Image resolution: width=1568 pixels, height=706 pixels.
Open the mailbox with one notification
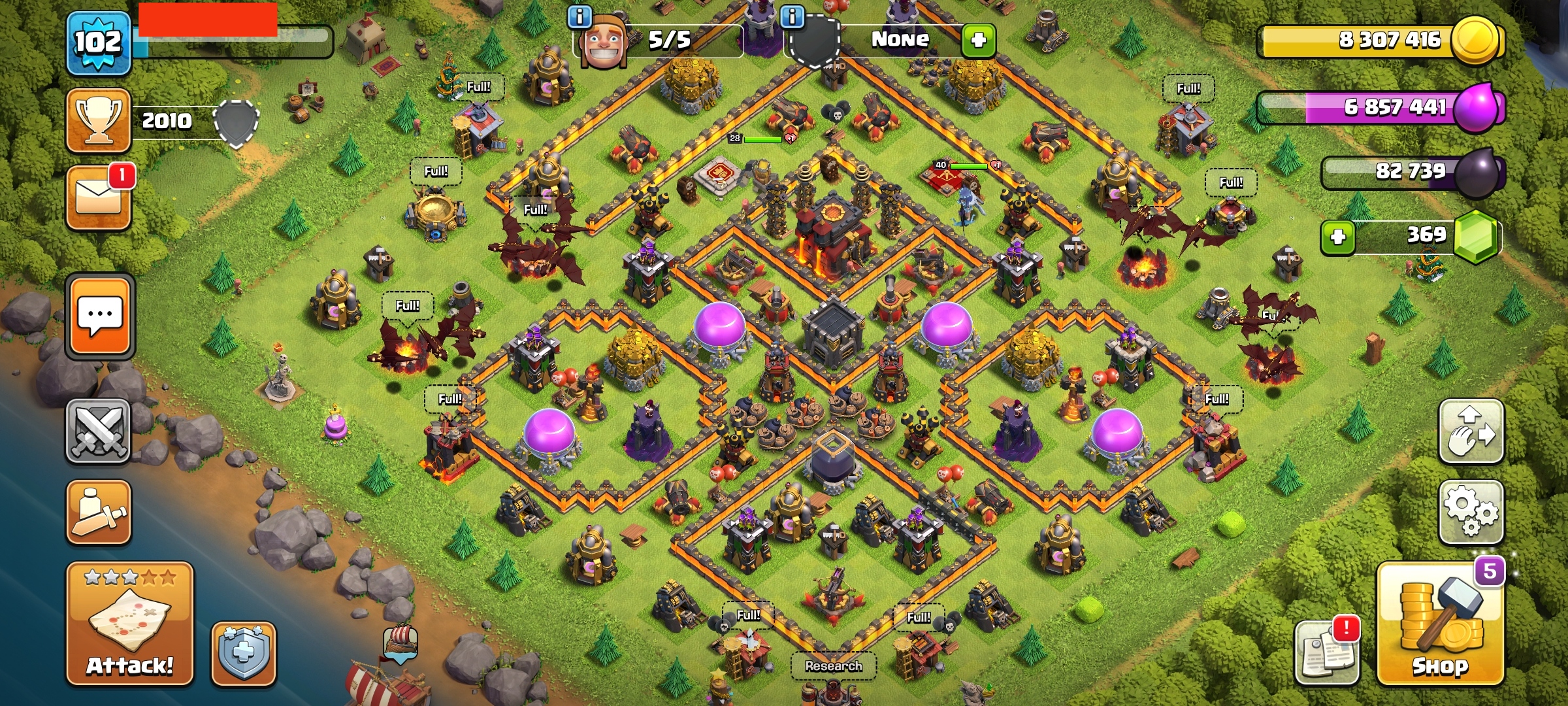coord(99,197)
